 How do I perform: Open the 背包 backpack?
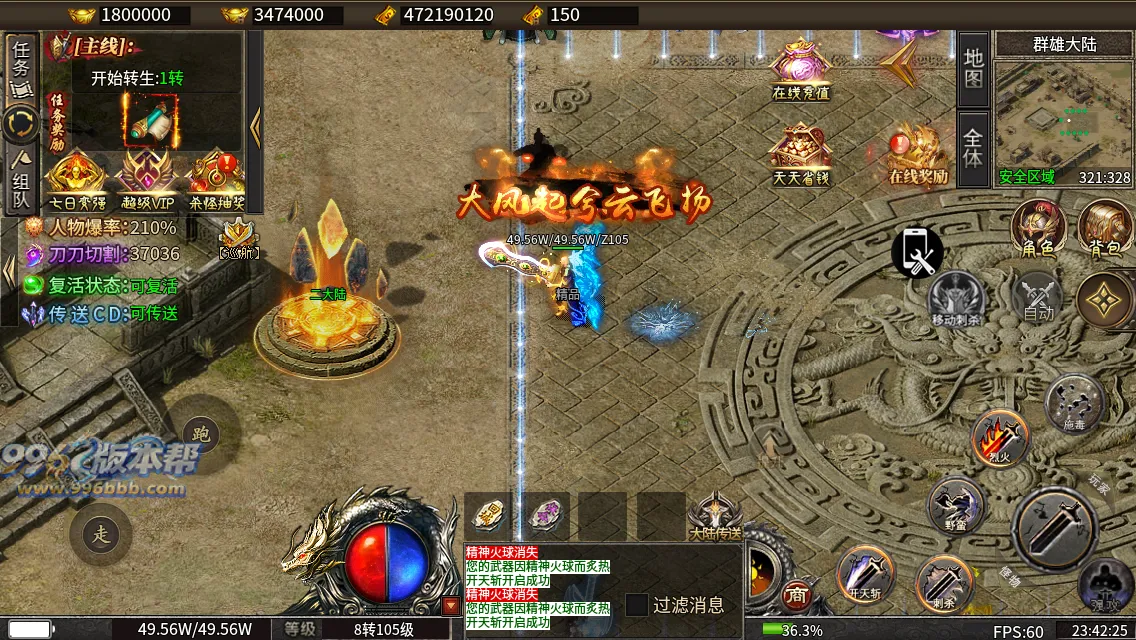coord(1104,228)
